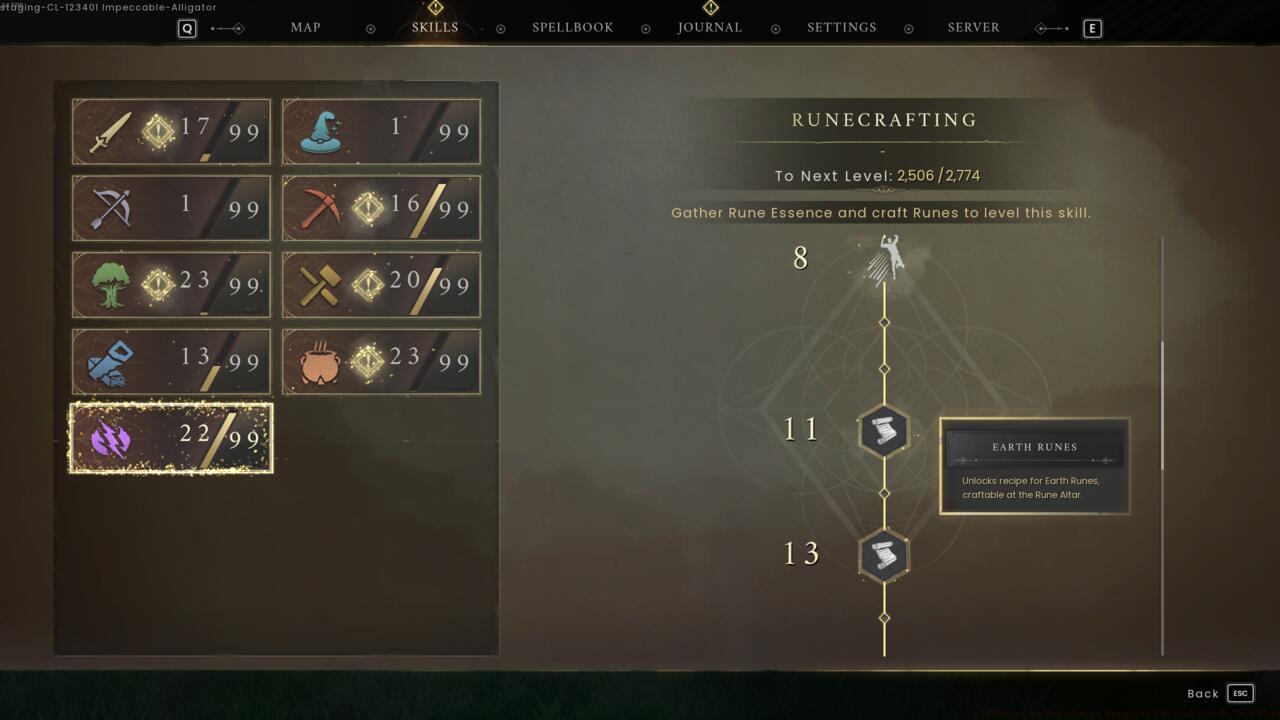Click the Runecrafting level progress bar
1280x720 pixels.
point(880,174)
